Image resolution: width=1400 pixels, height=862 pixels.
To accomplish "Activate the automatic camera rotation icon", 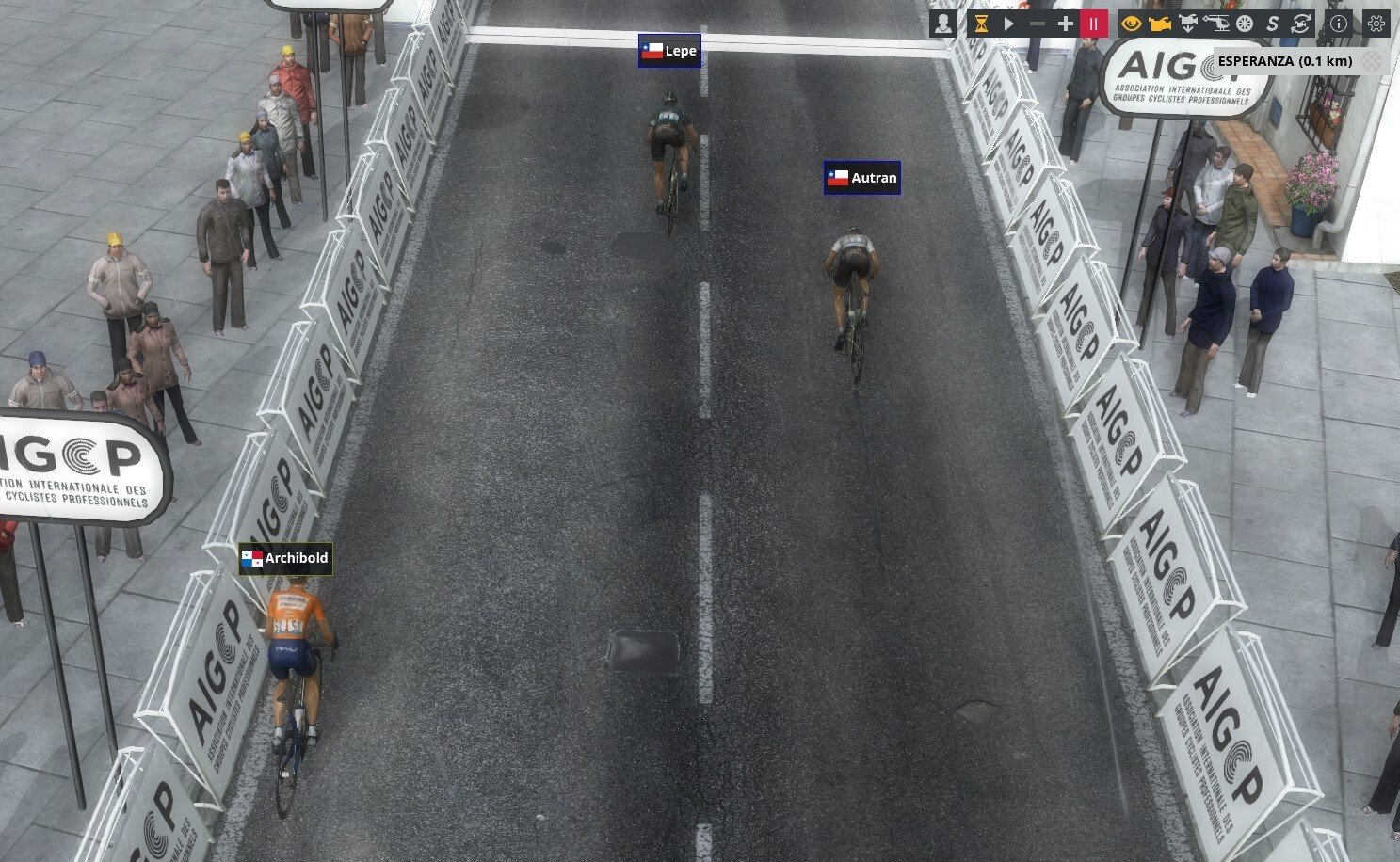I will click(x=1300, y=24).
